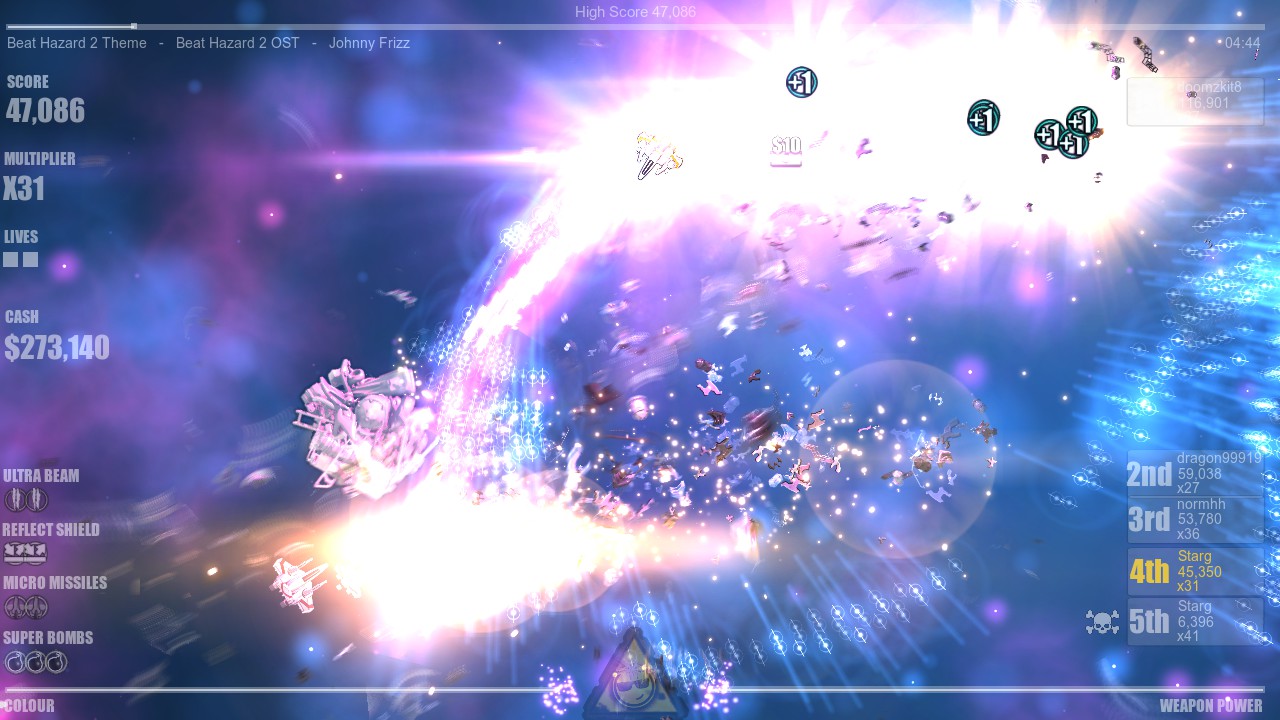Collect the teal +1 power-up token
Screen dimensions: 1280x720
(x=982, y=117)
